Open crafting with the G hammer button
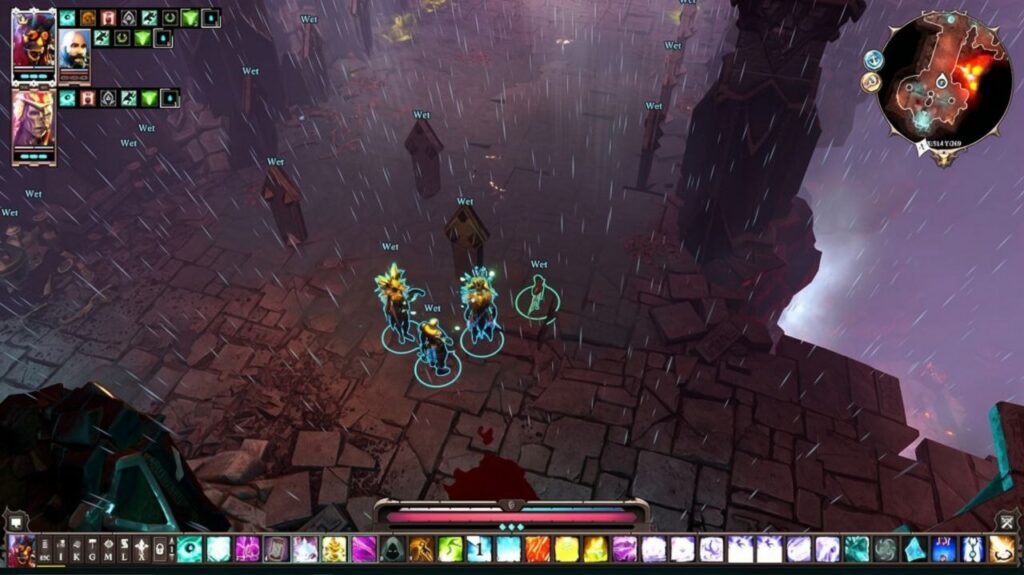 [x=92, y=551]
